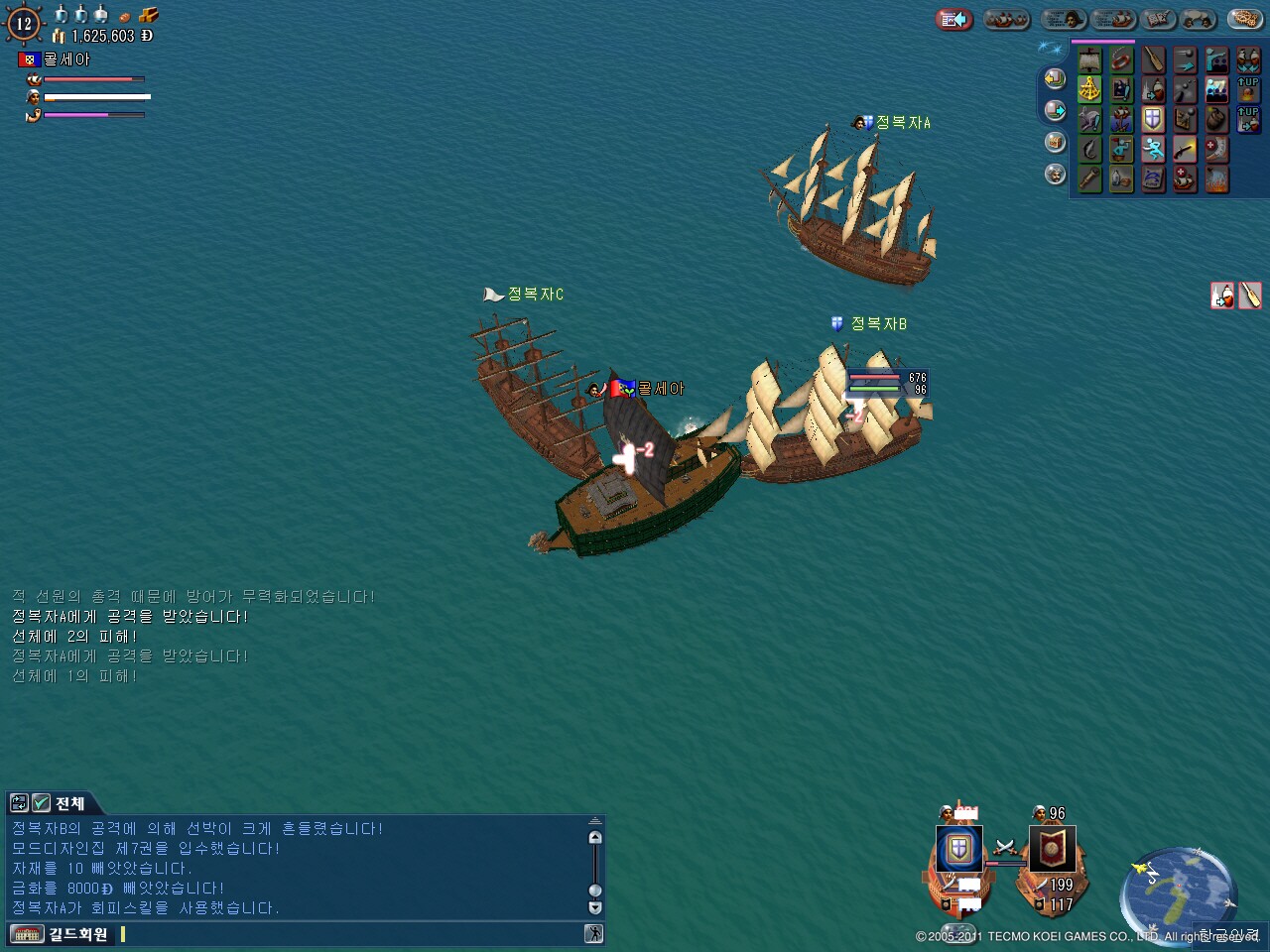Screen dimensions: 1270x952
Task: Switch to the 전체 chat tab
Action: [x=69, y=803]
